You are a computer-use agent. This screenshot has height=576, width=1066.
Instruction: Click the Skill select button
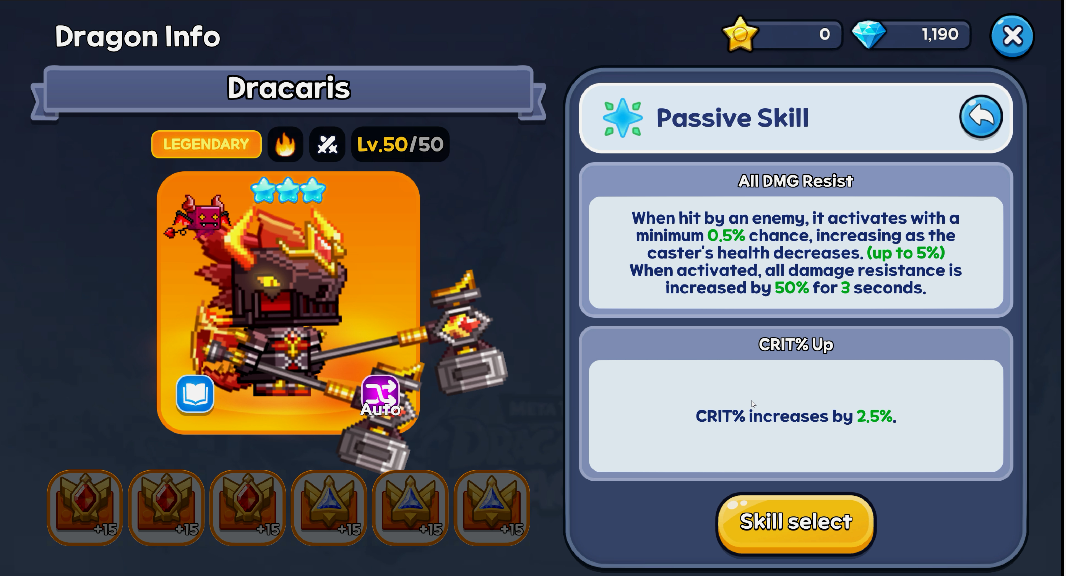[795, 522]
